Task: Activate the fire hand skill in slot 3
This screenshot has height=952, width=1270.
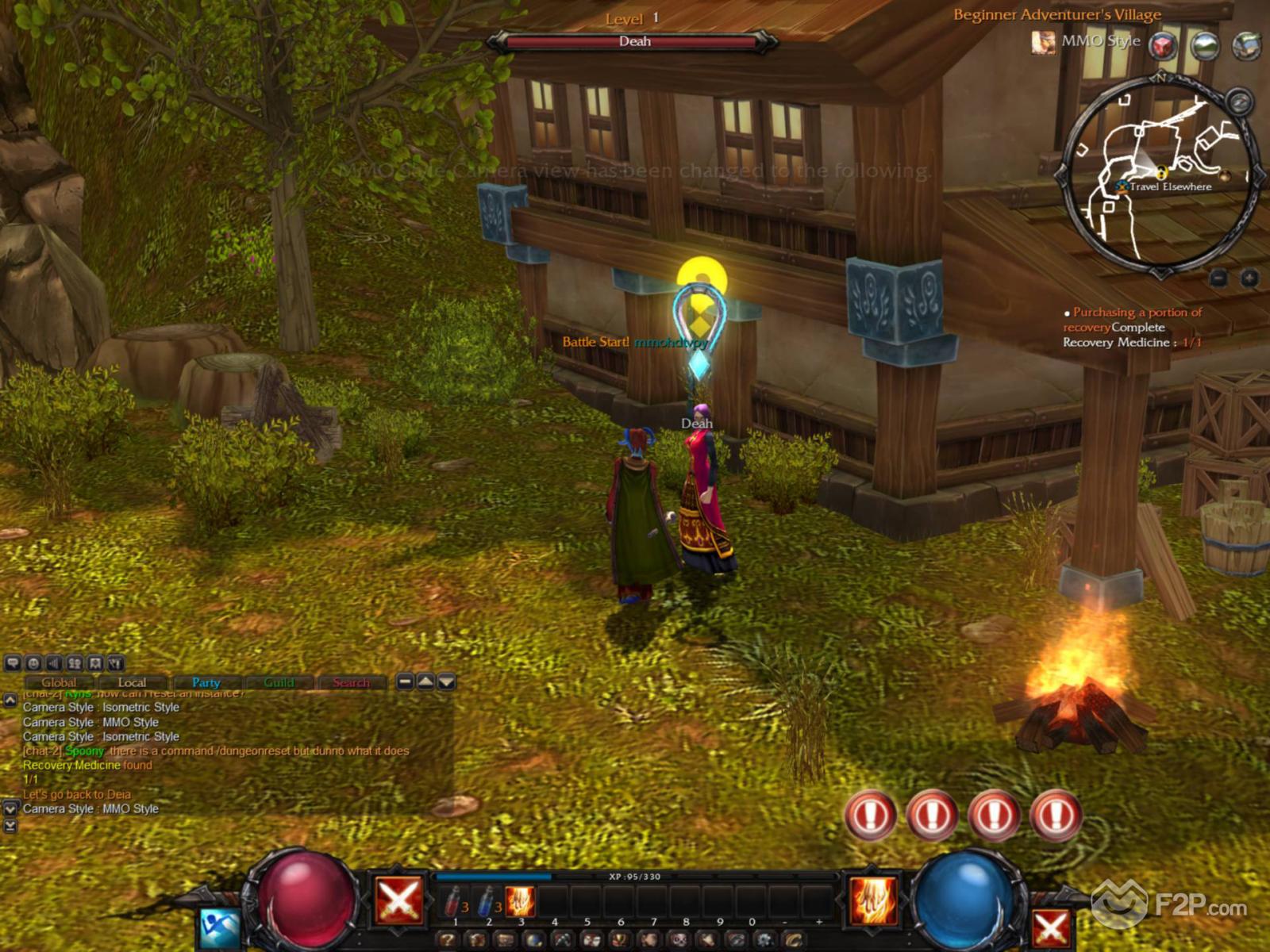Action: [520, 902]
